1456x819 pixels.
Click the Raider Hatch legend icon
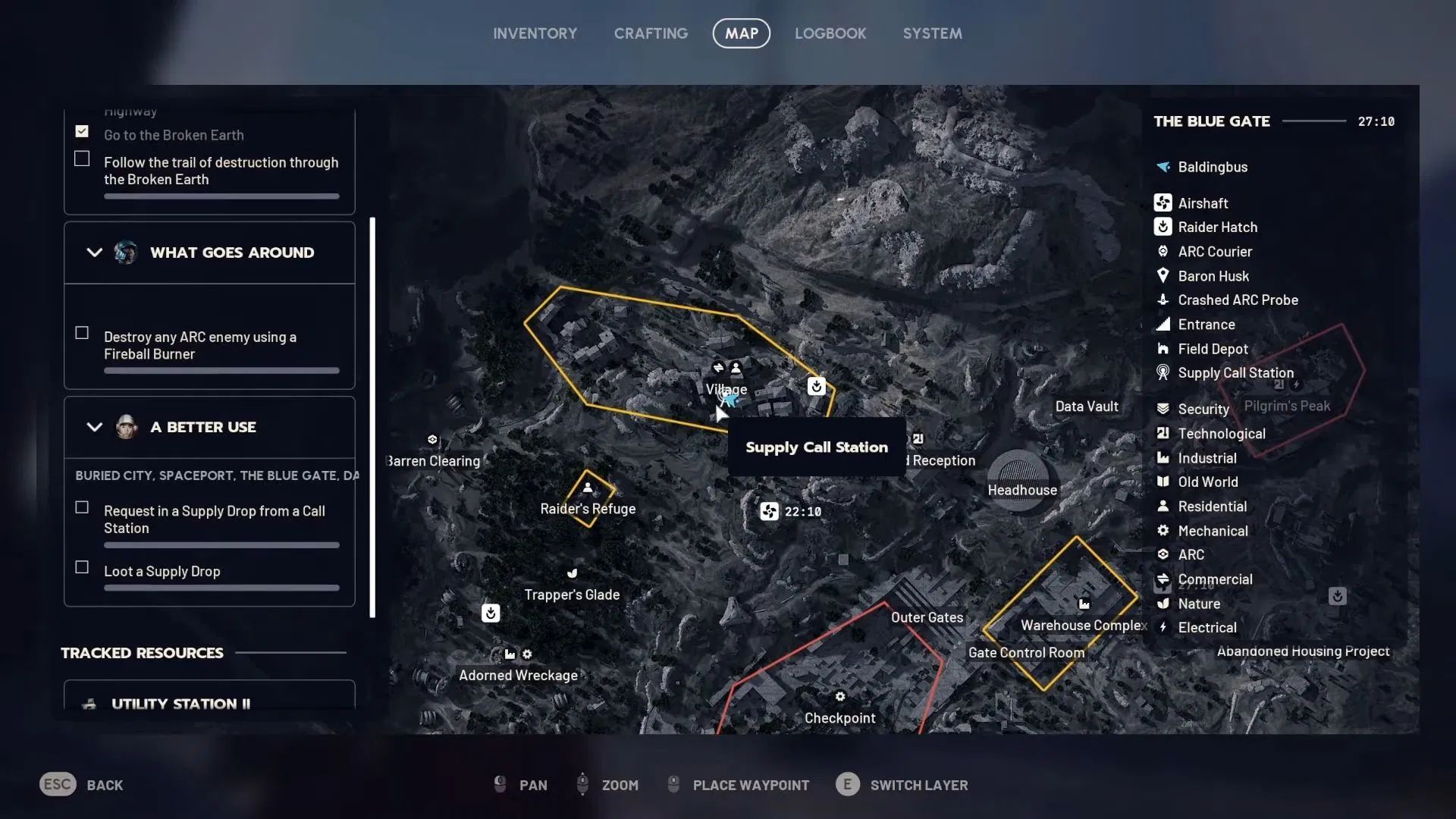click(x=1163, y=227)
